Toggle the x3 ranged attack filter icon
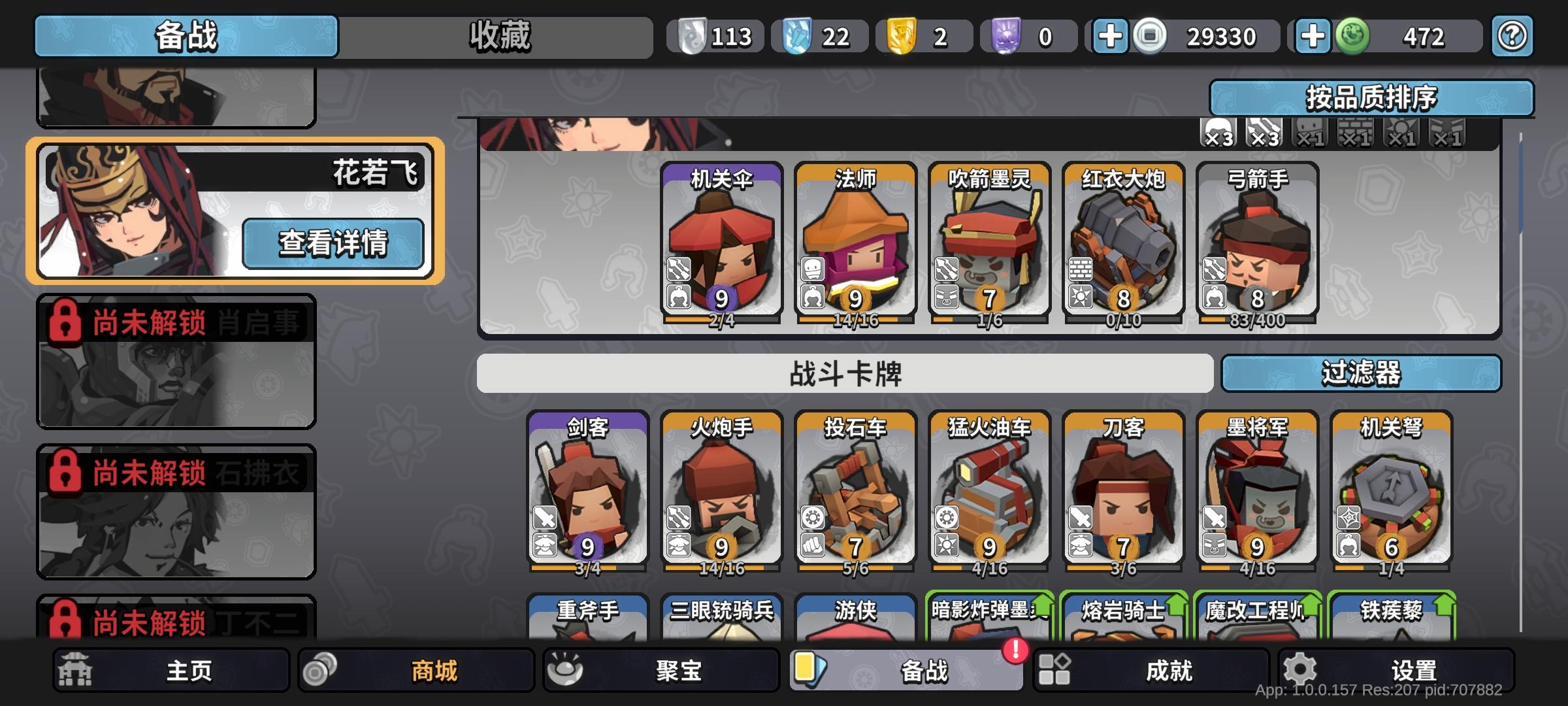1568x706 pixels. tap(1263, 134)
